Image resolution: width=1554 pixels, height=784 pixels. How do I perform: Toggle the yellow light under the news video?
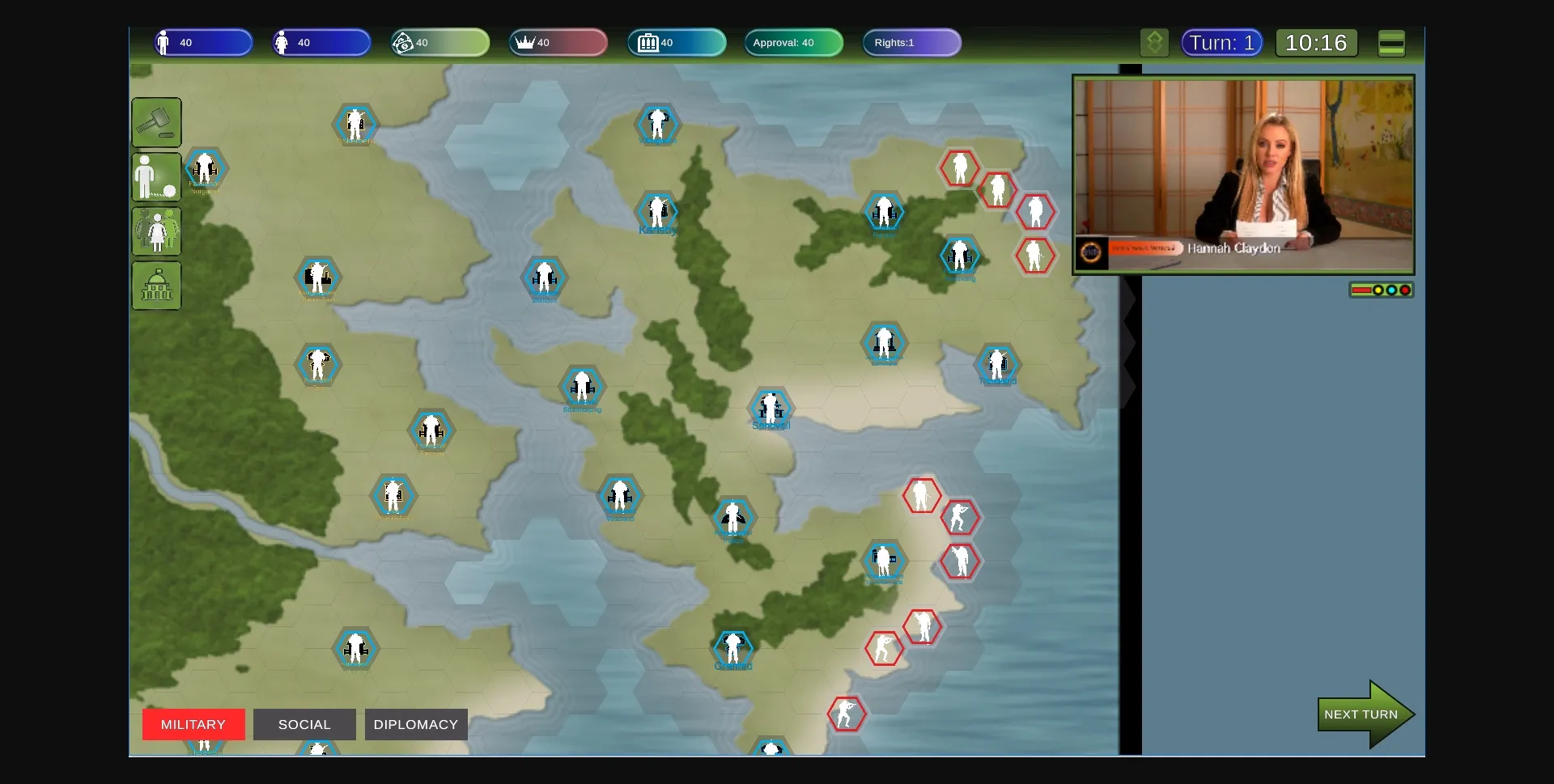(x=1378, y=290)
